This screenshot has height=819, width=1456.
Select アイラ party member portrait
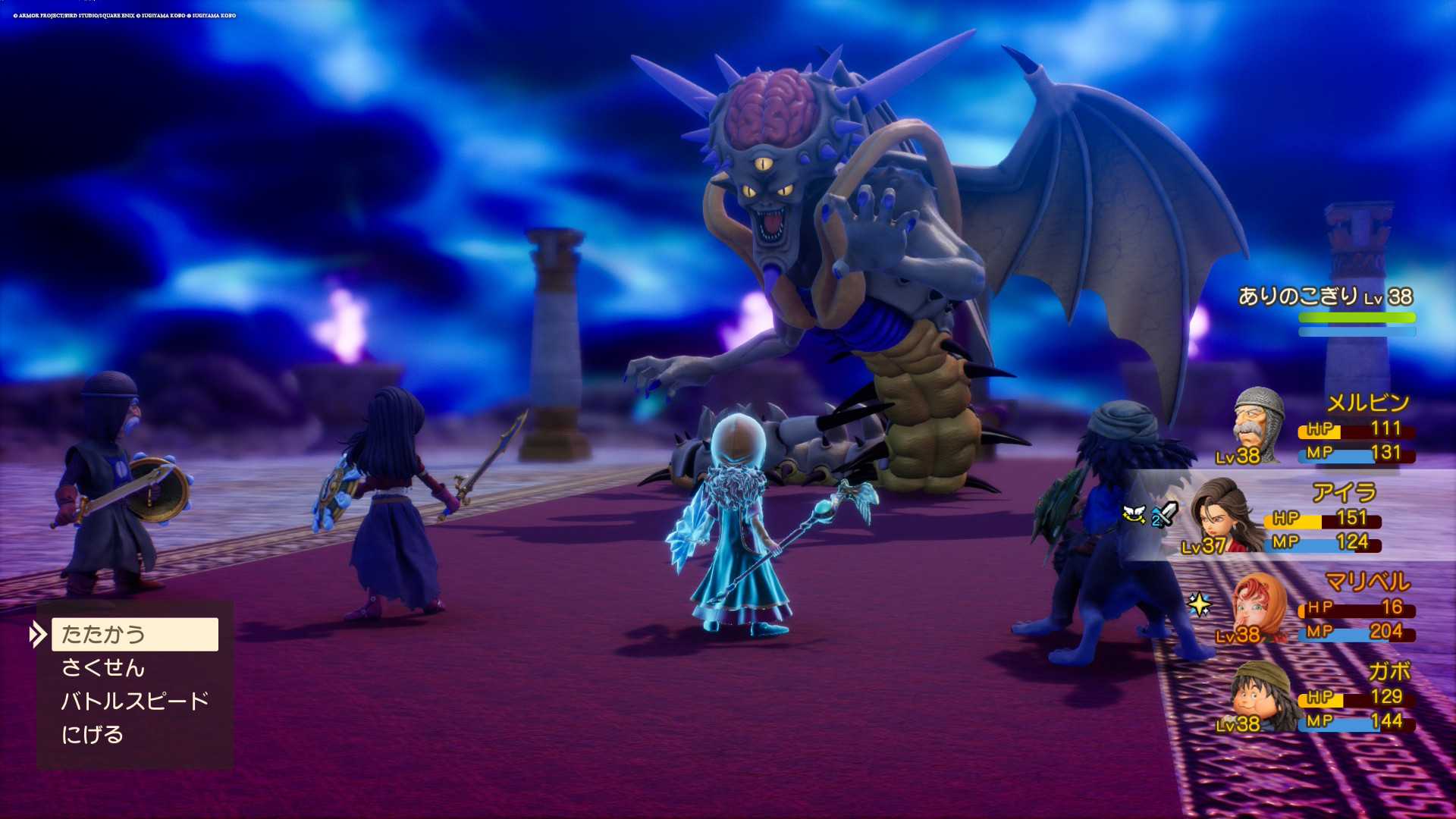tap(1222, 515)
